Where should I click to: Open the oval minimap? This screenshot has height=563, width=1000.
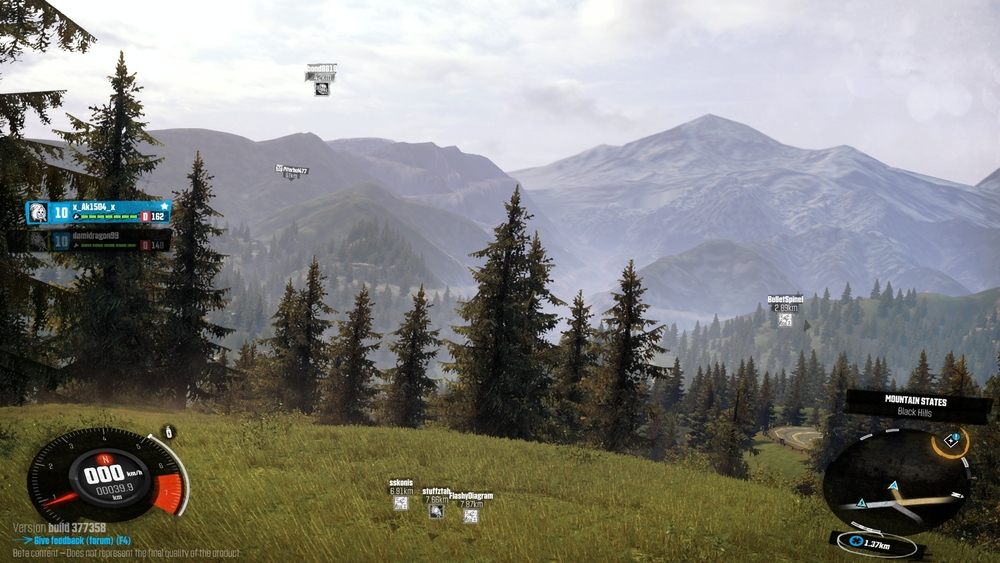click(x=895, y=481)
